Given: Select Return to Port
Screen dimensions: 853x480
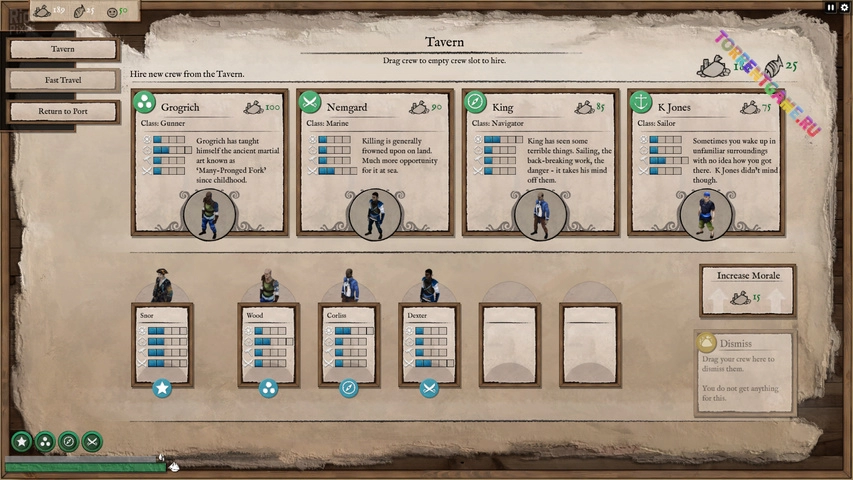Looking at the screenshot, I should [x=63, y=111].
